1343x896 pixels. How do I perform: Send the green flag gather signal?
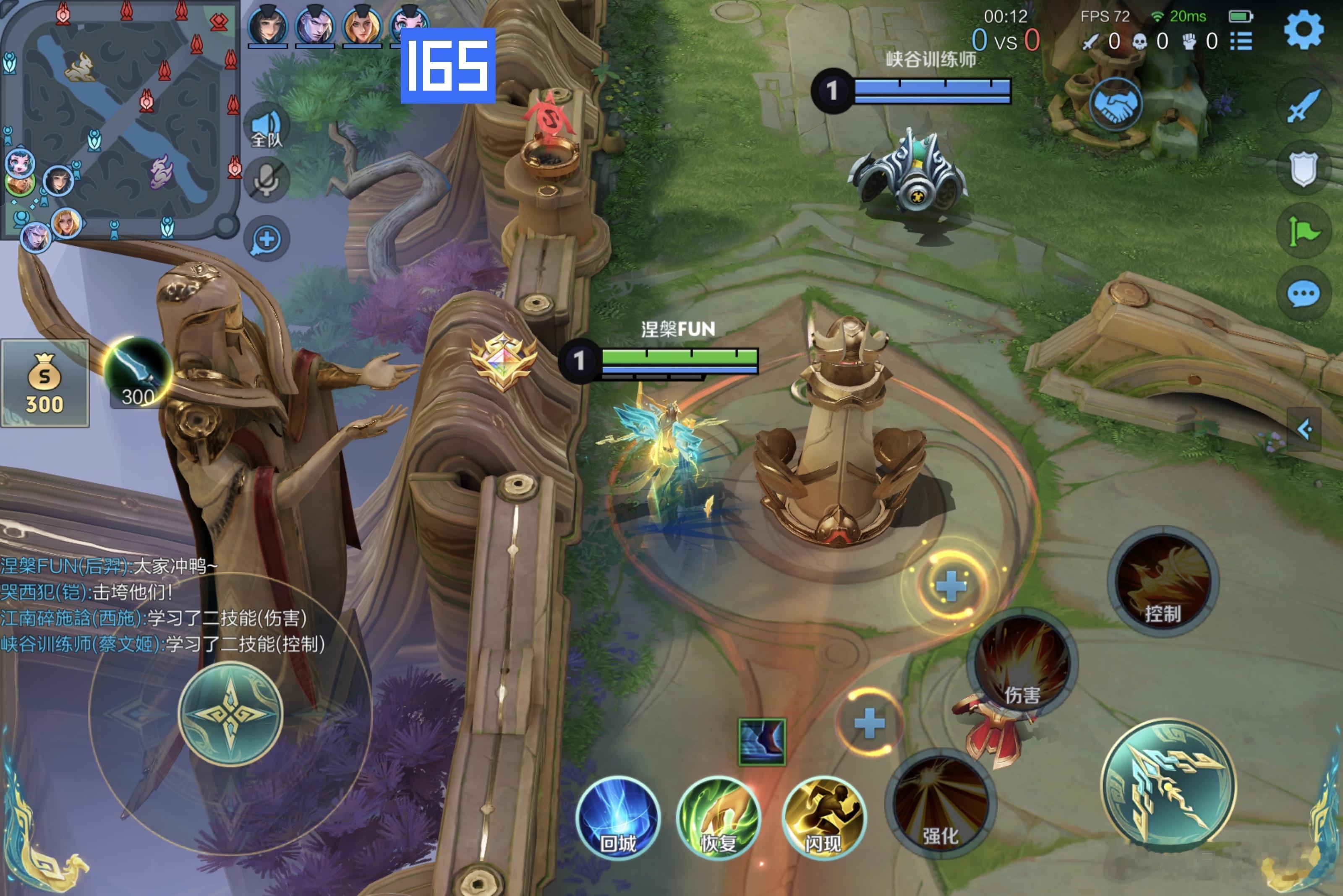[1303, 232]
